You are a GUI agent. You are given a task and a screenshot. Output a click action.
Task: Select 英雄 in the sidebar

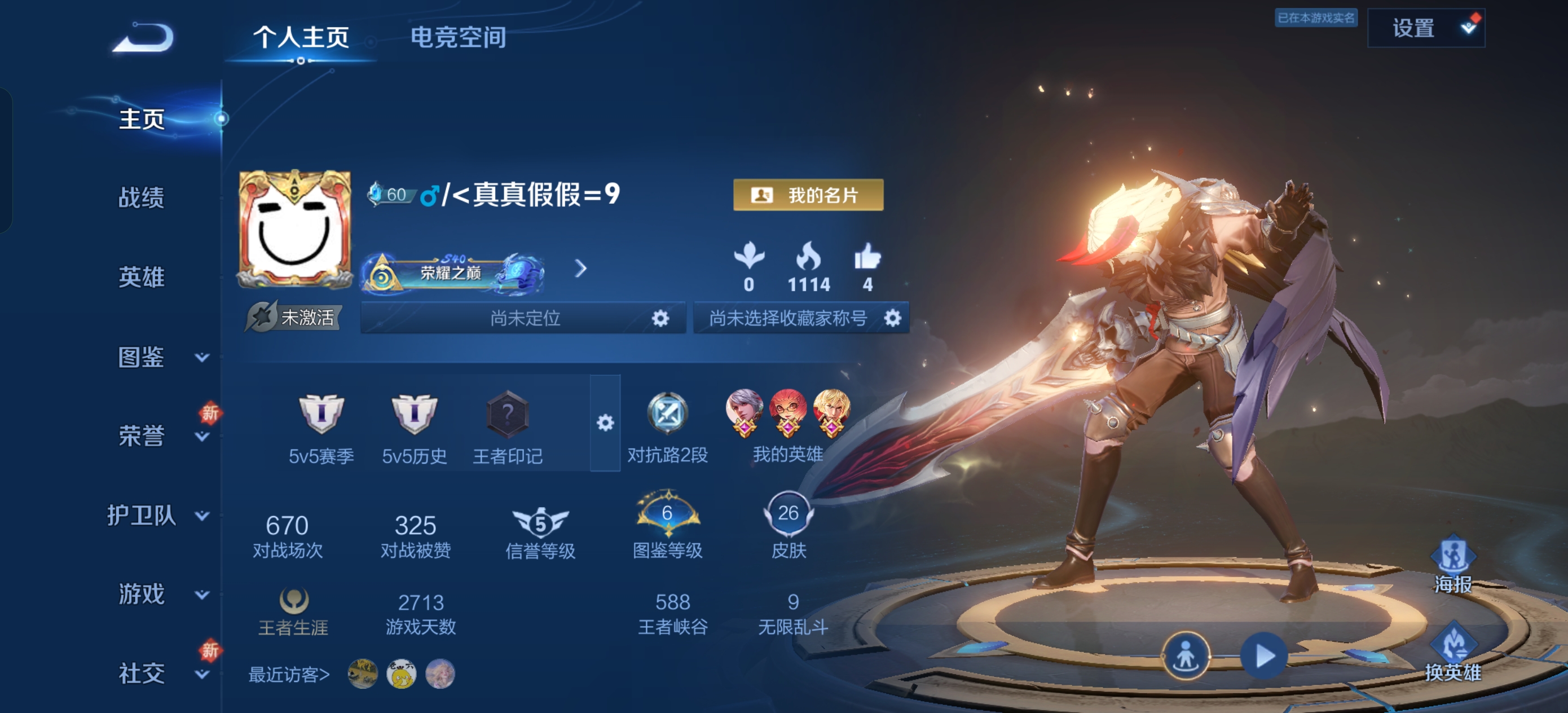pos(141,277)
